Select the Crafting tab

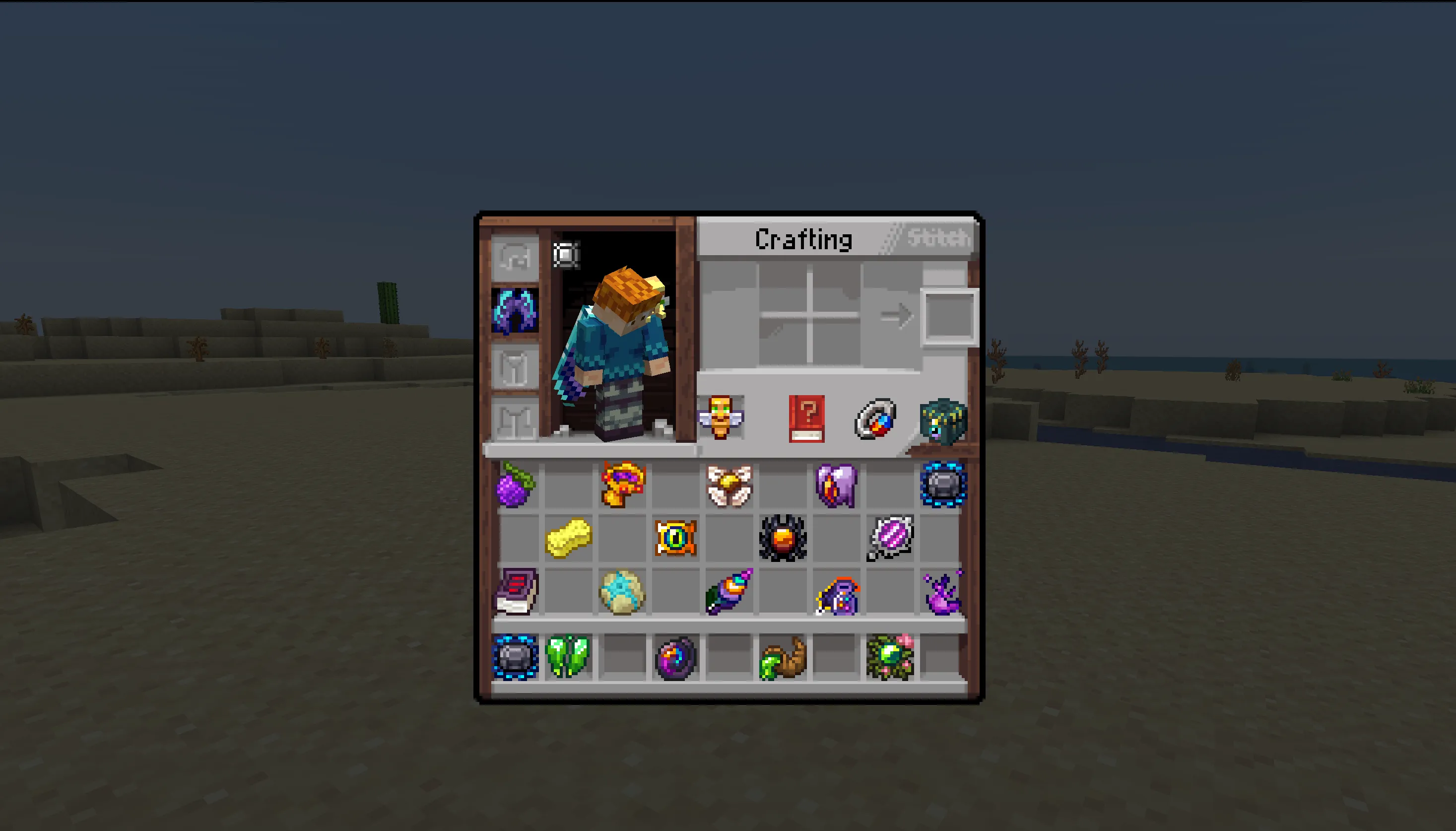[804, 240]
